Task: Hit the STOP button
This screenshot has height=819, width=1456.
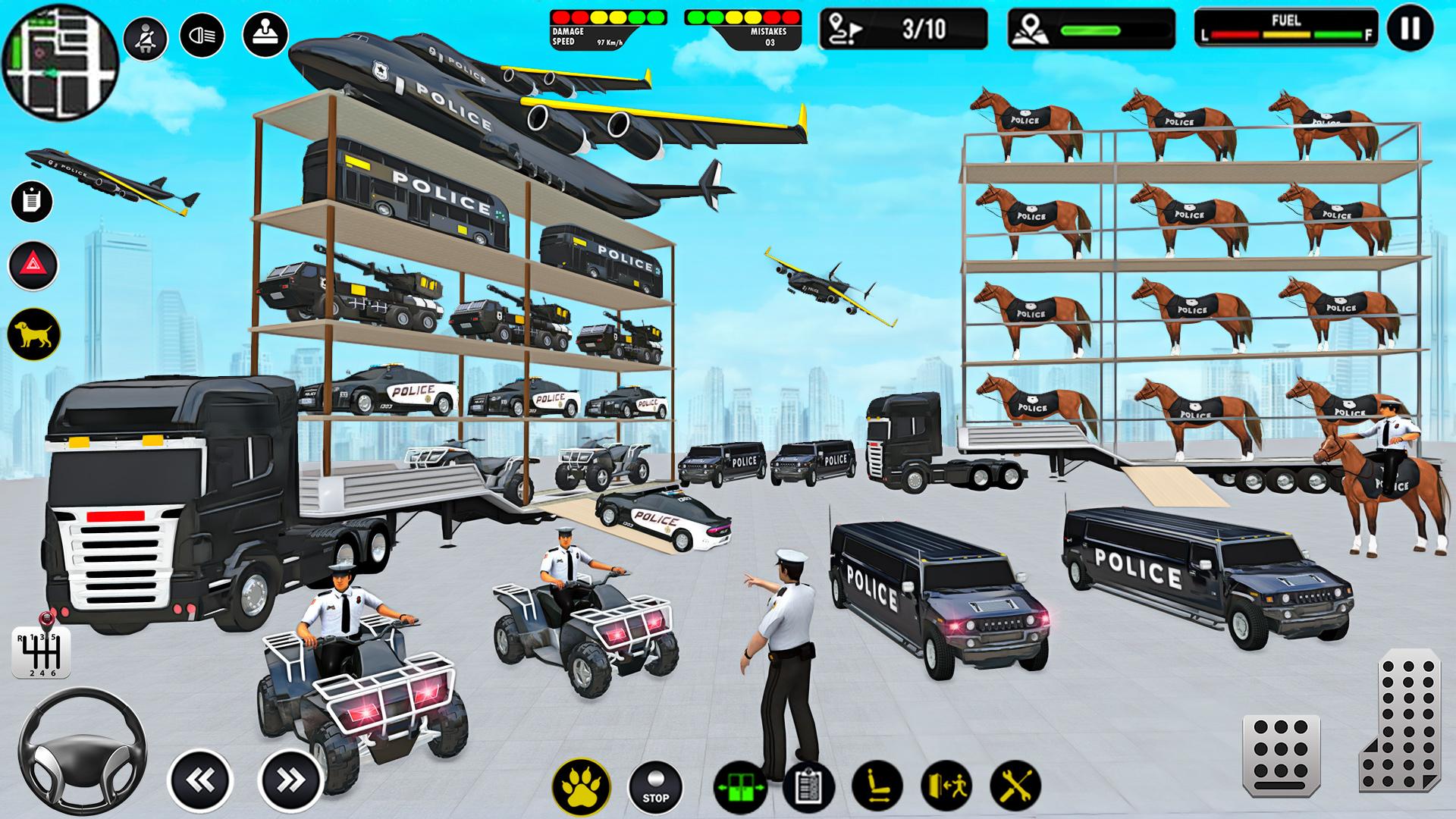Action: (x=655, y=788)
